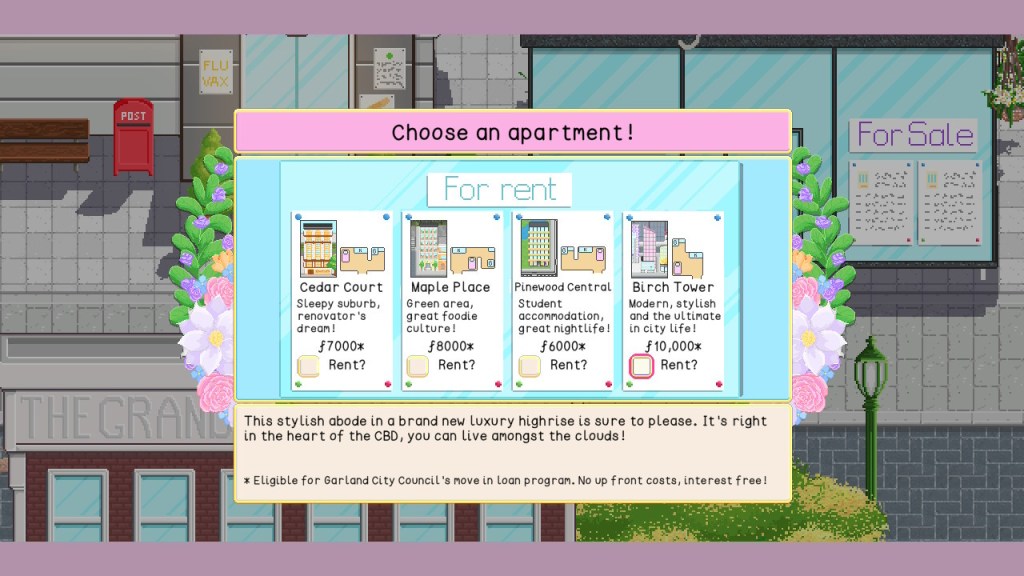Tick the Rent checkbox for Maple Place
Viewport: 1024px width, 576px height.
tap(418, 366)
